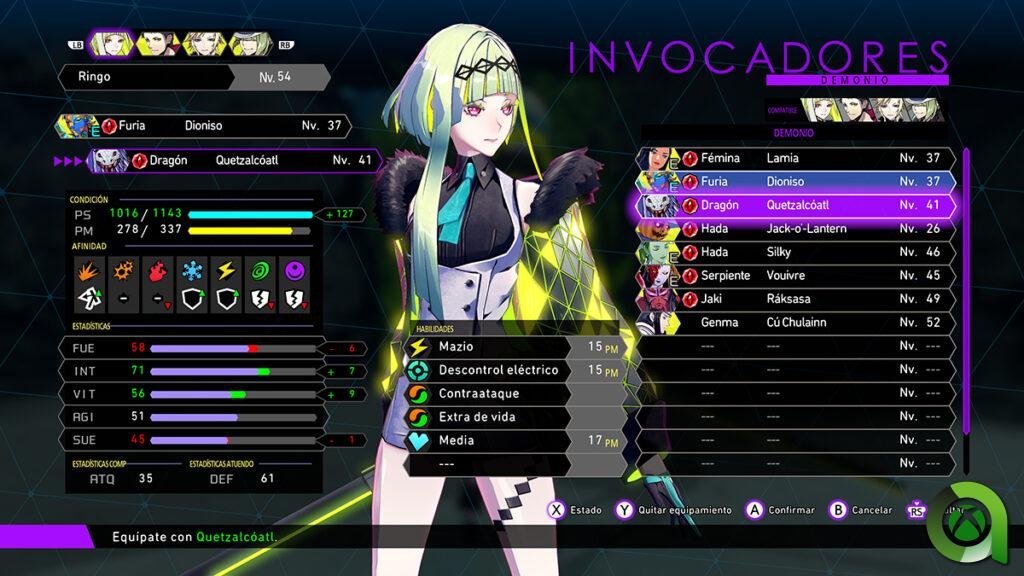Pick the Jack-o'-Lantern demon row
The width and height of the screenshot is (1024, 576).
click(x=795, y=229)
